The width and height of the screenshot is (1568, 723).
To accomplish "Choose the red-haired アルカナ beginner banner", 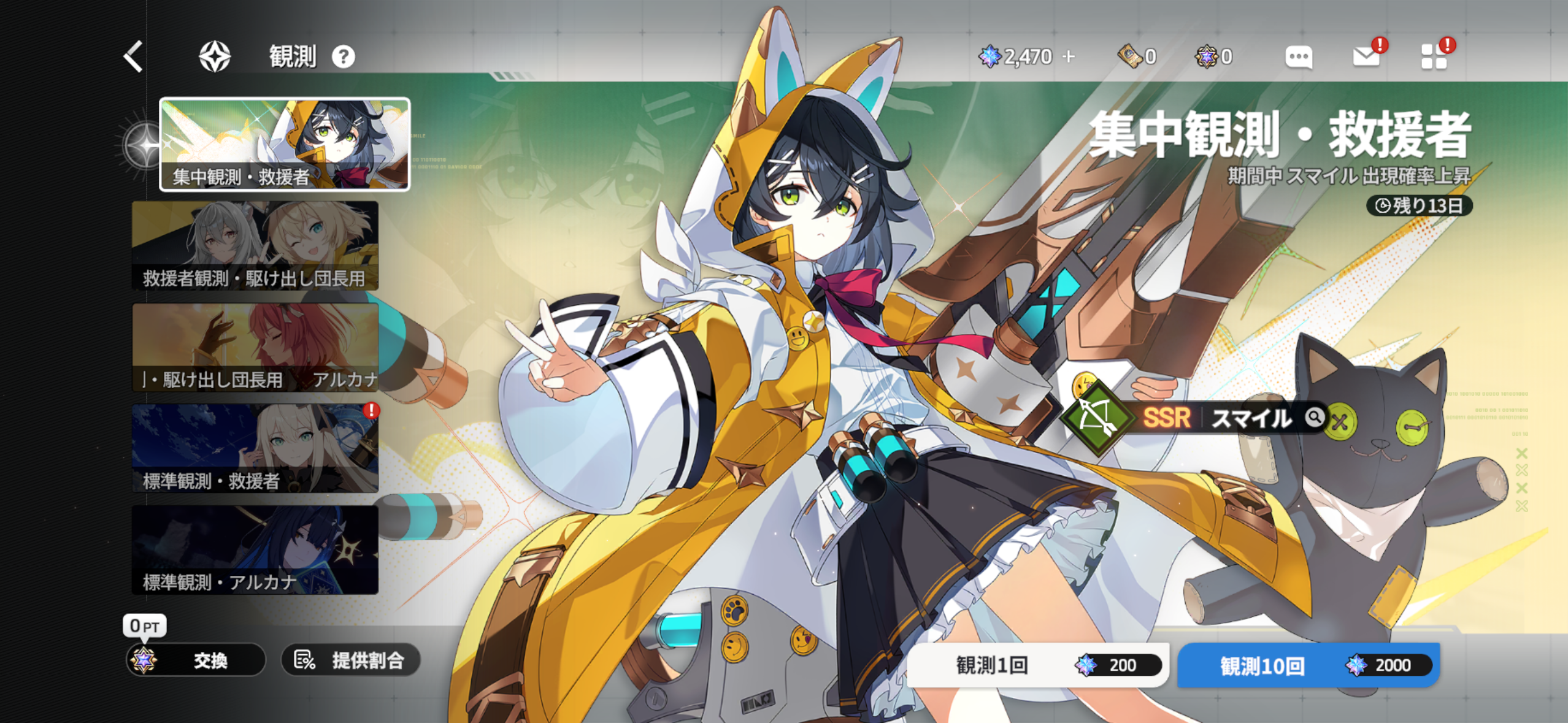I will pyautogui.click(x=255, y=347).
